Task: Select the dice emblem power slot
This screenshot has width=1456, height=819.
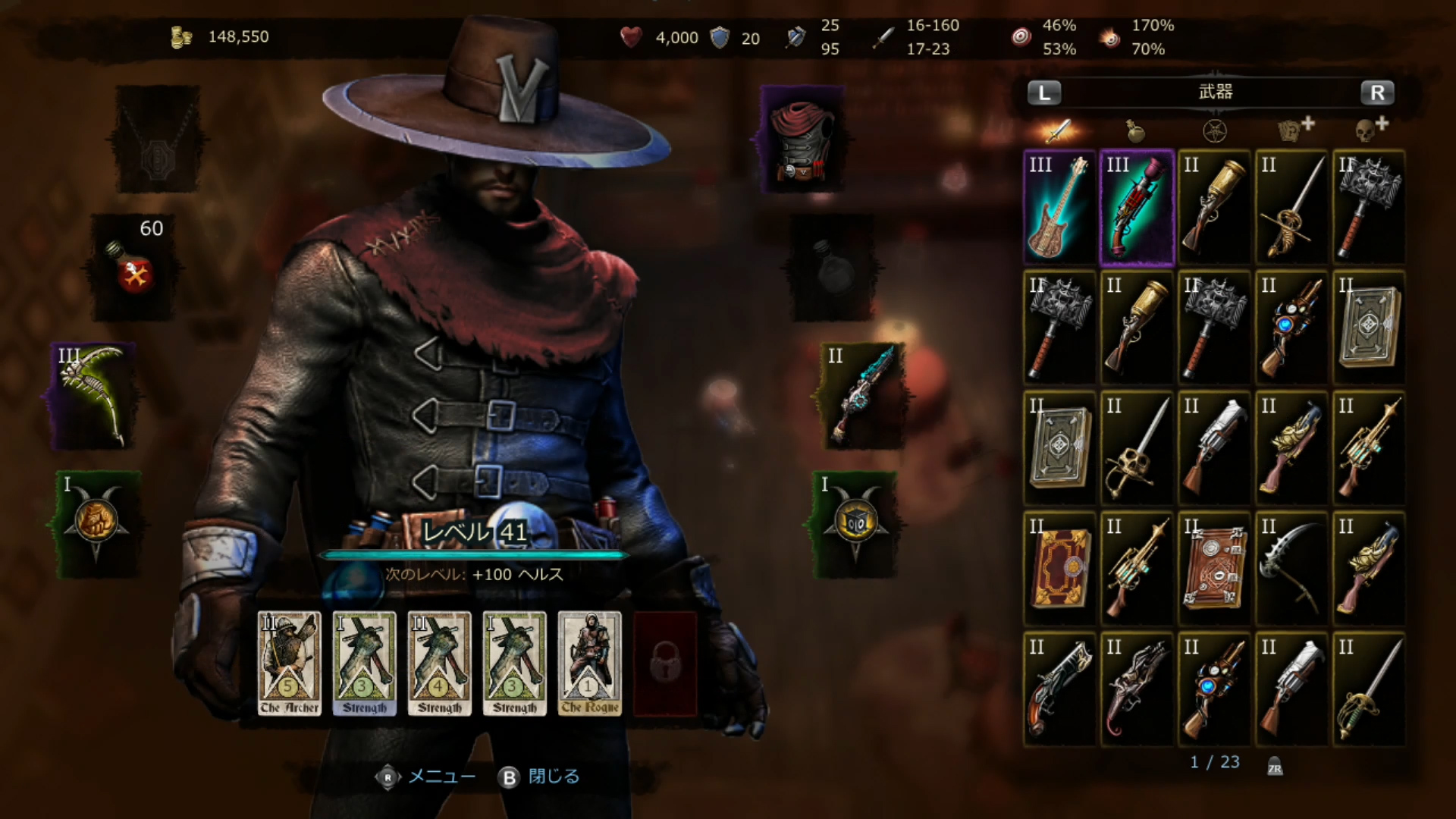Action: coord(855,524)
